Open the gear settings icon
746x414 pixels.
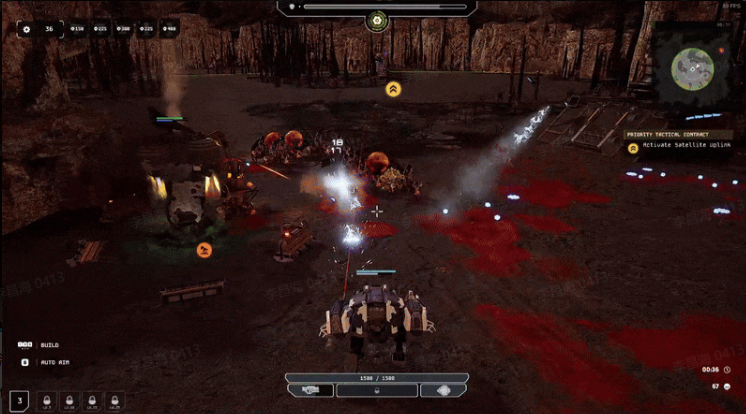tap(25, 29)
